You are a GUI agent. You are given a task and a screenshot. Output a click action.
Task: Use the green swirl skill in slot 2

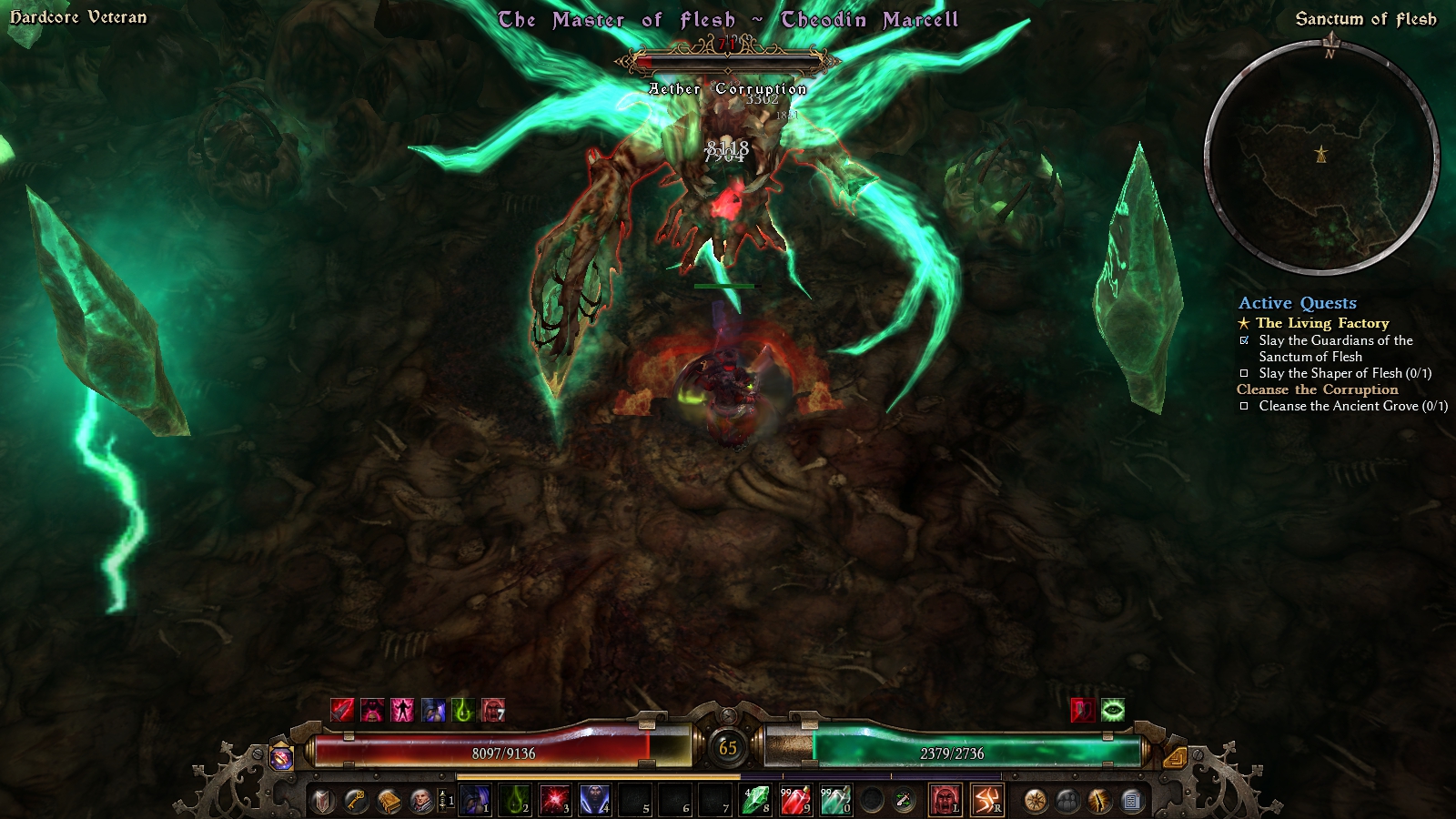[x=514, y=801]
